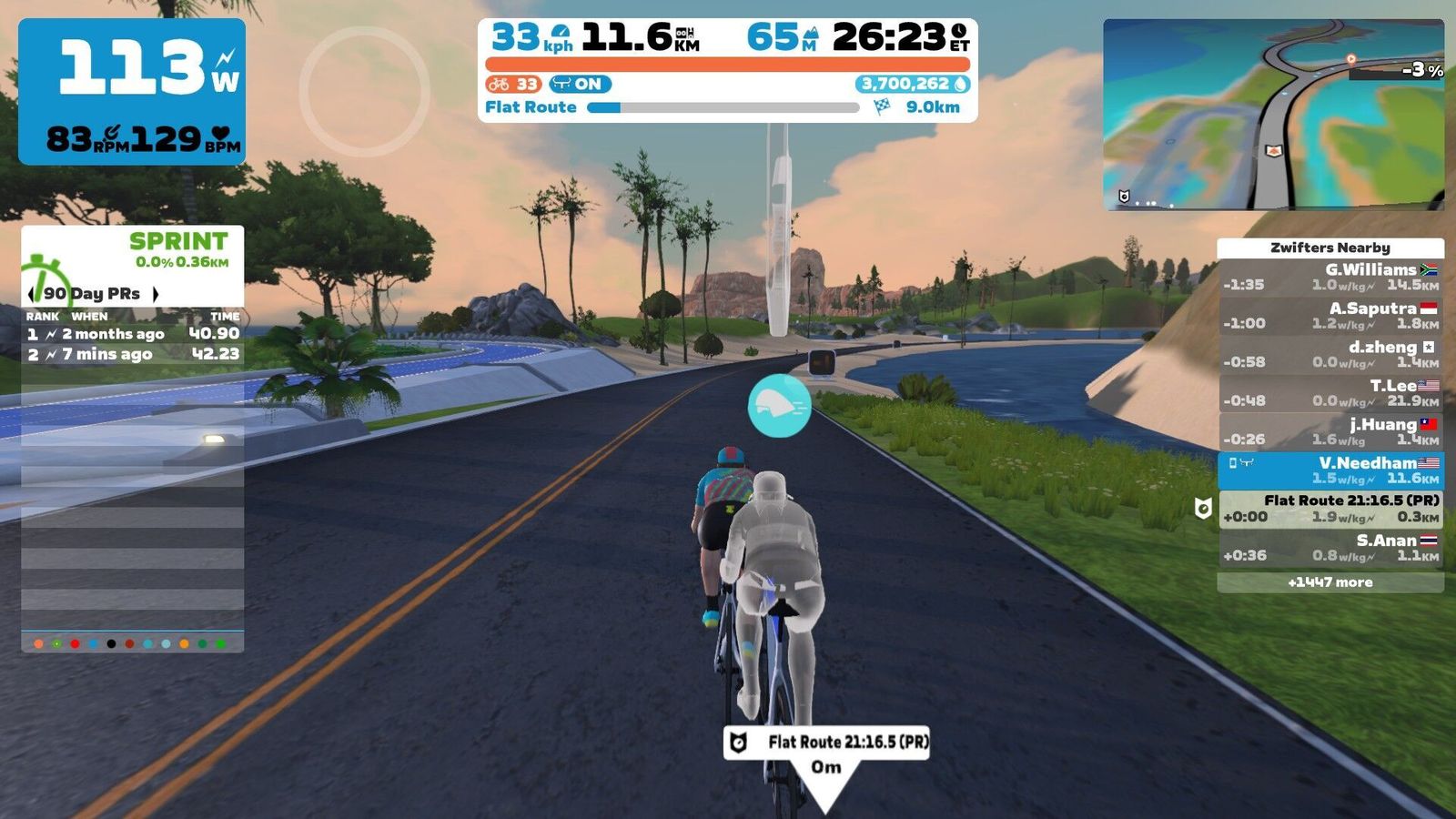1456x819 pixels.
Task: Select rider j.Huang in the nearby list
Action: pos(1330,431)
